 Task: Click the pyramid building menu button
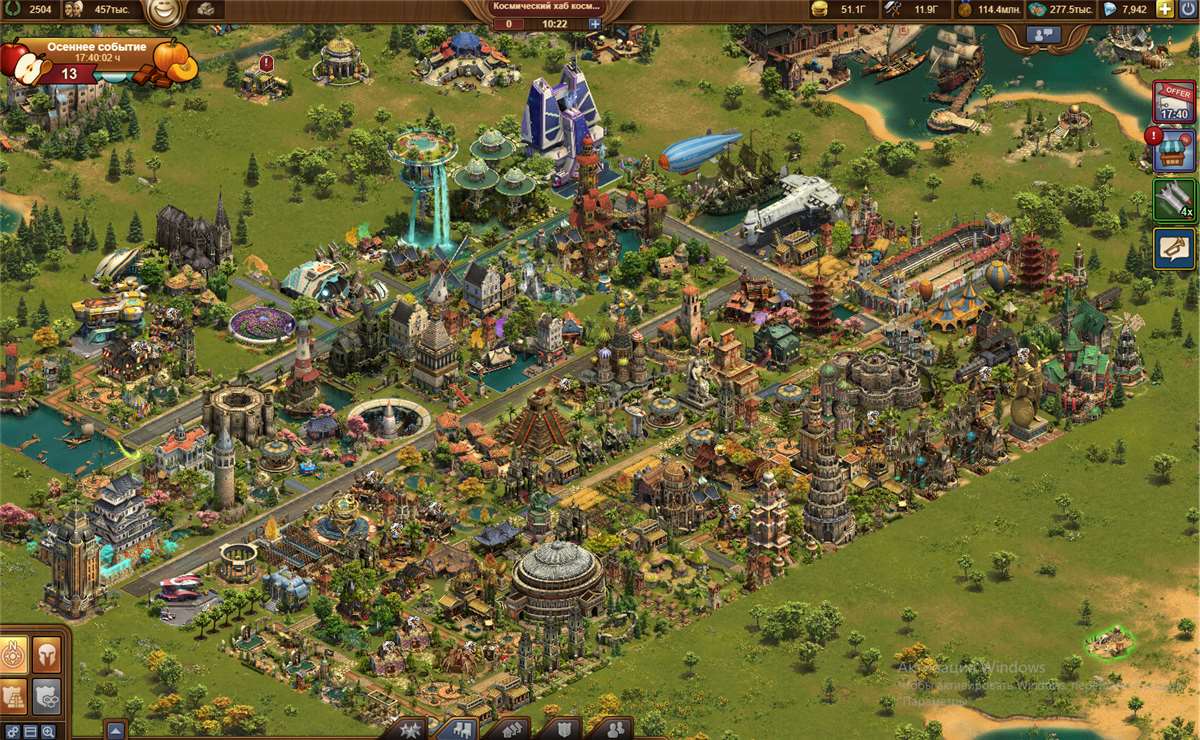pos(13,695)
